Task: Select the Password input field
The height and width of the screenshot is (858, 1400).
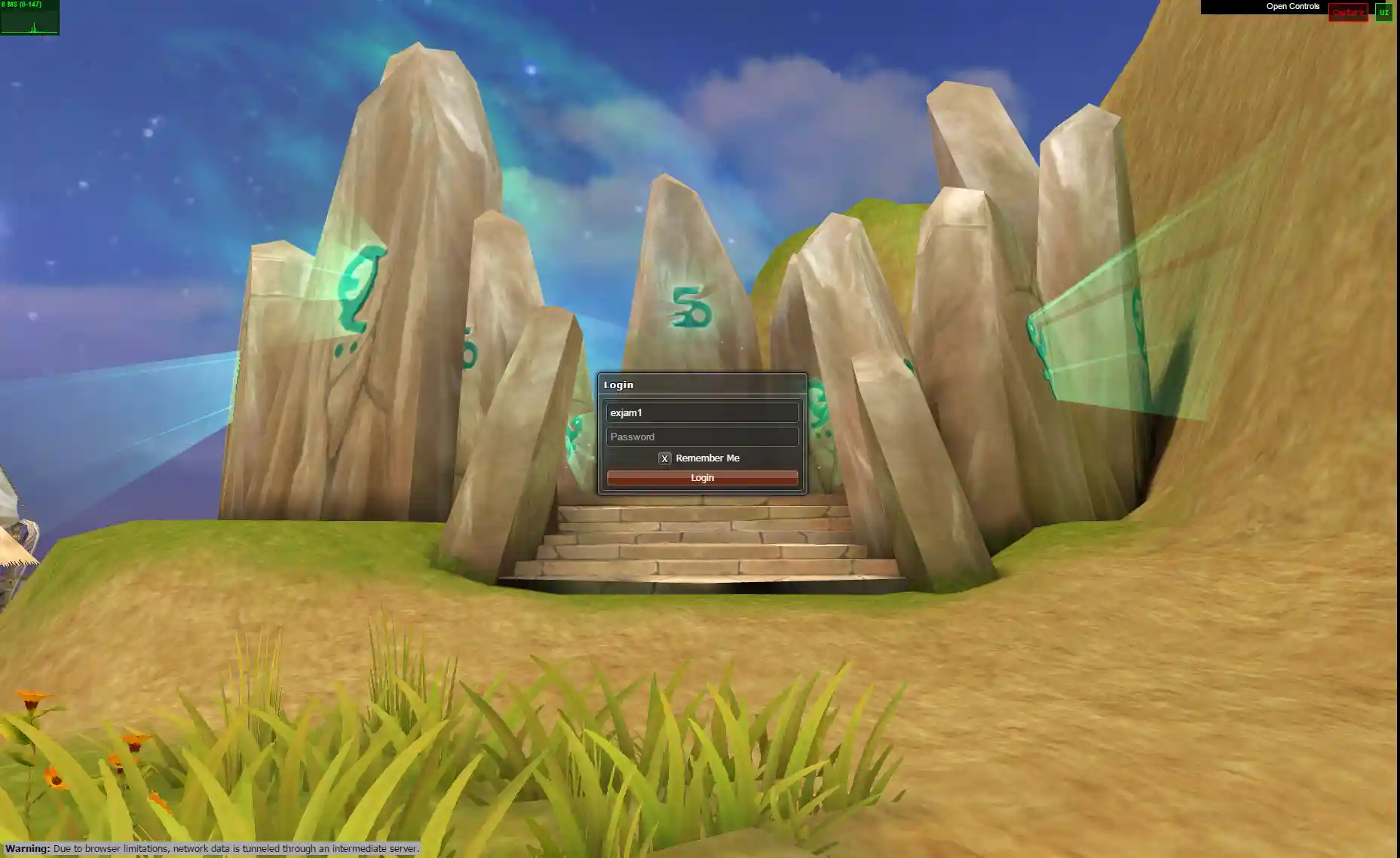Action: 702,437
